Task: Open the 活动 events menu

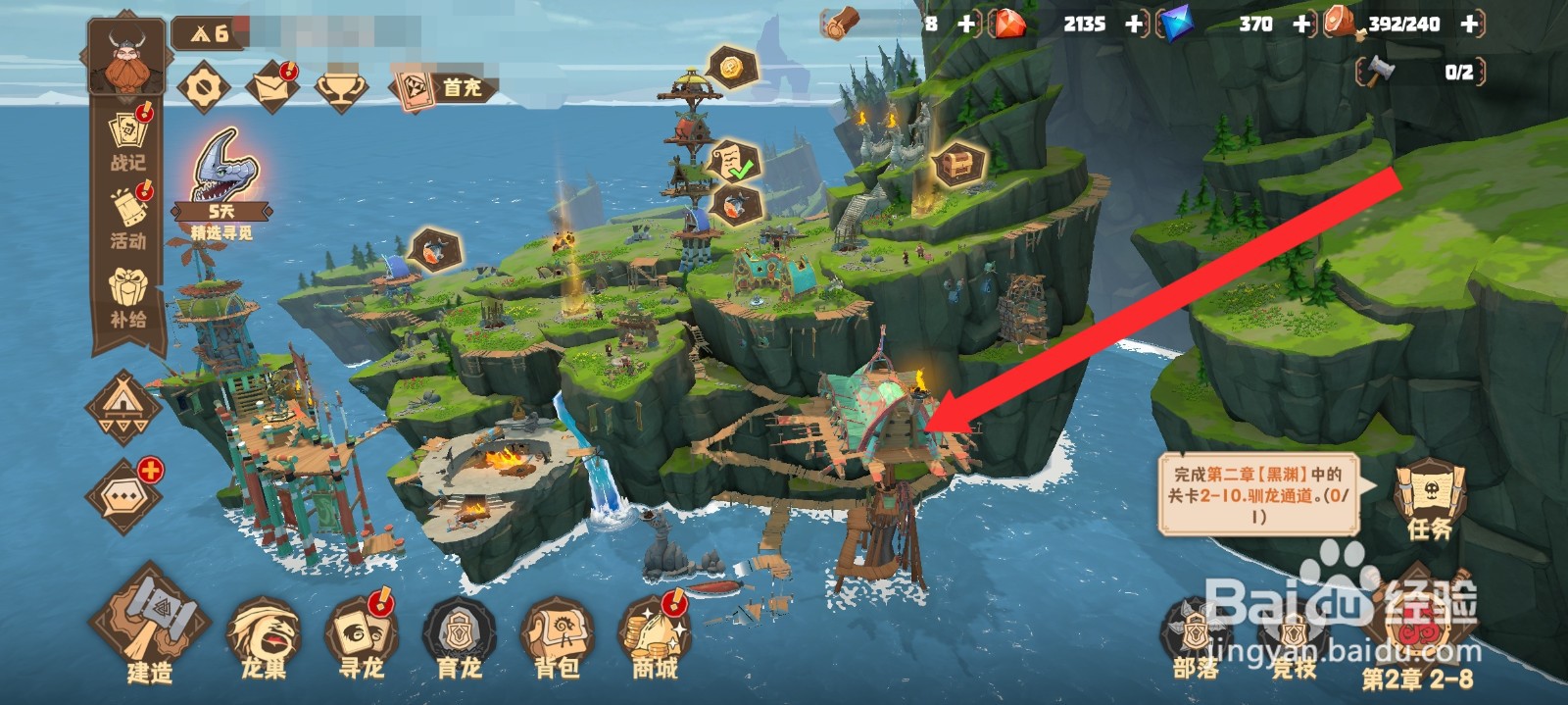Action: 128,218
